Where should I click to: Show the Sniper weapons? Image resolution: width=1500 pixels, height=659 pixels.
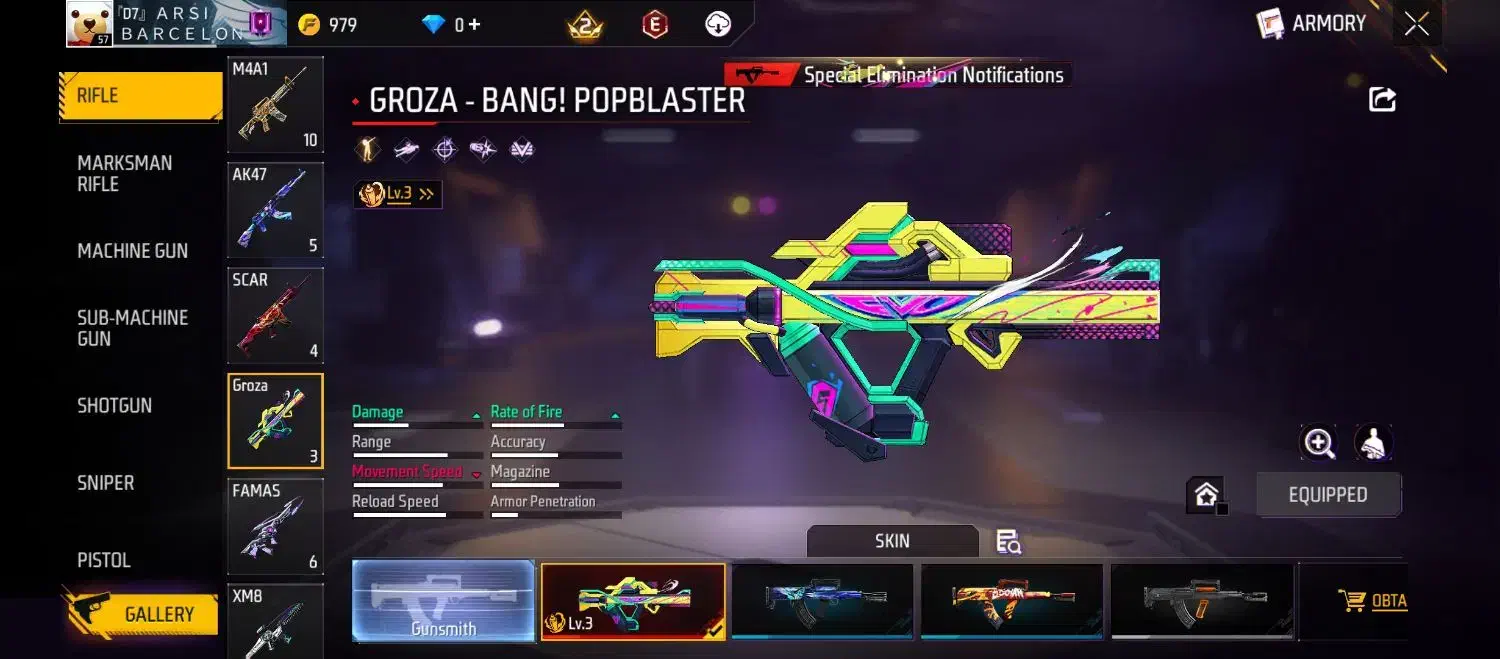(106, 483)
